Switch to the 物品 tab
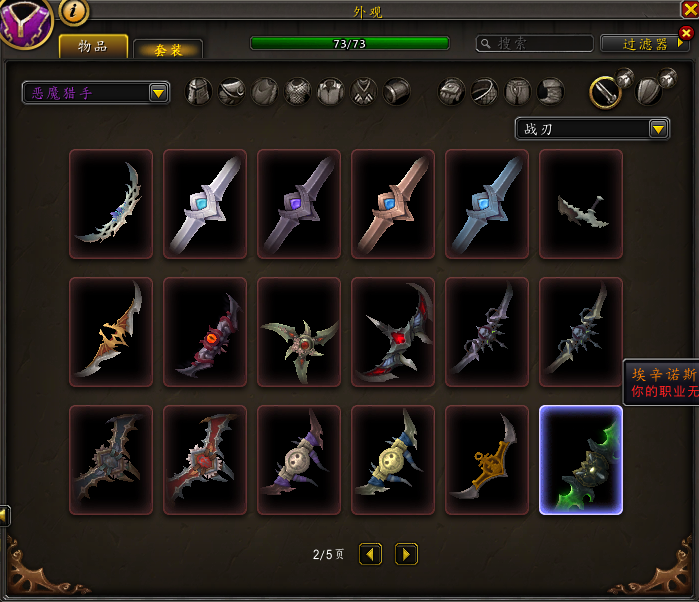Screen dimensions: 699x602 pyautogui.click(x=93, y=46)
